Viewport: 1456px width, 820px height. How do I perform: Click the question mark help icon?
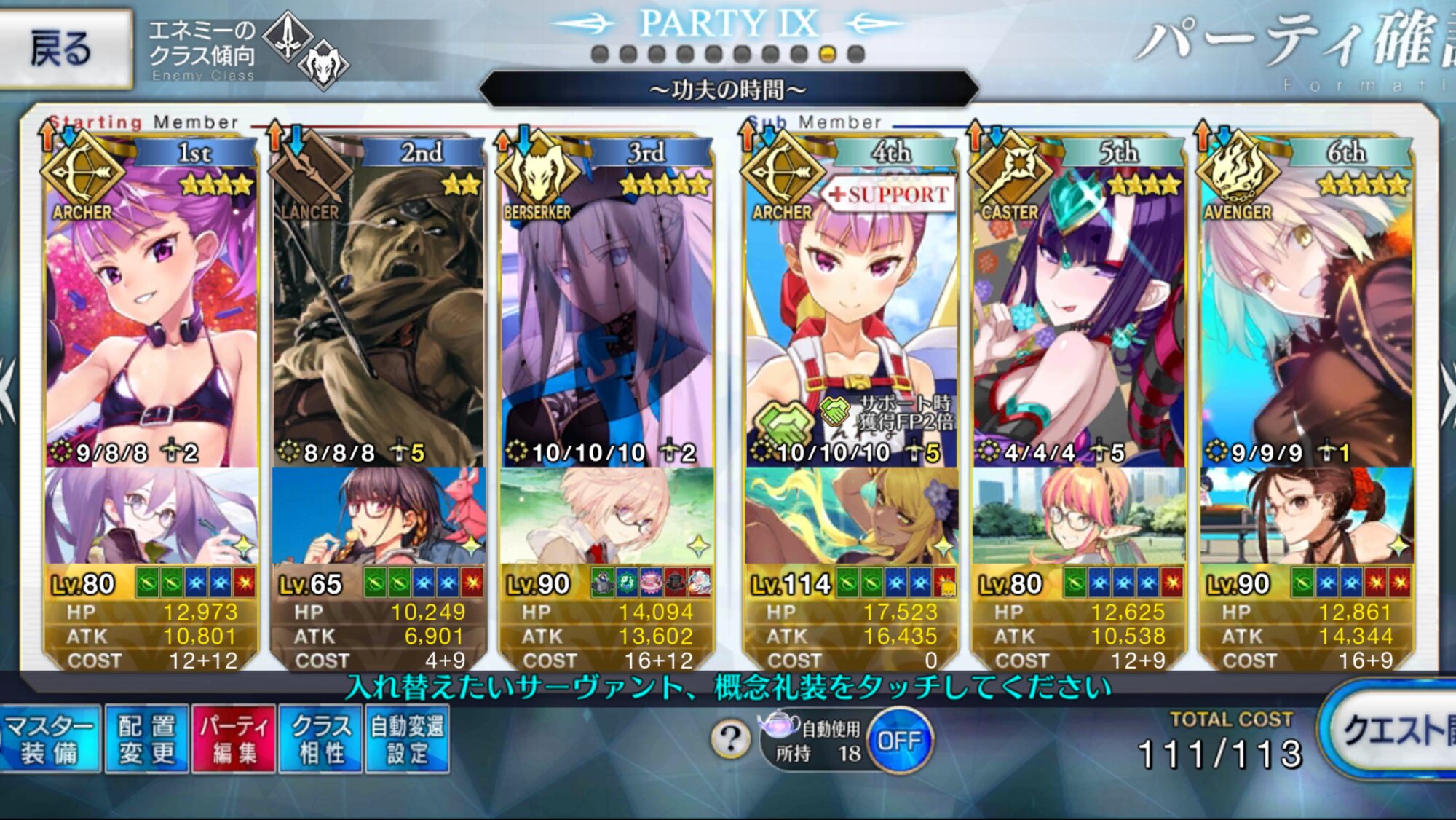pyautogui.click(x=731, y=740)
